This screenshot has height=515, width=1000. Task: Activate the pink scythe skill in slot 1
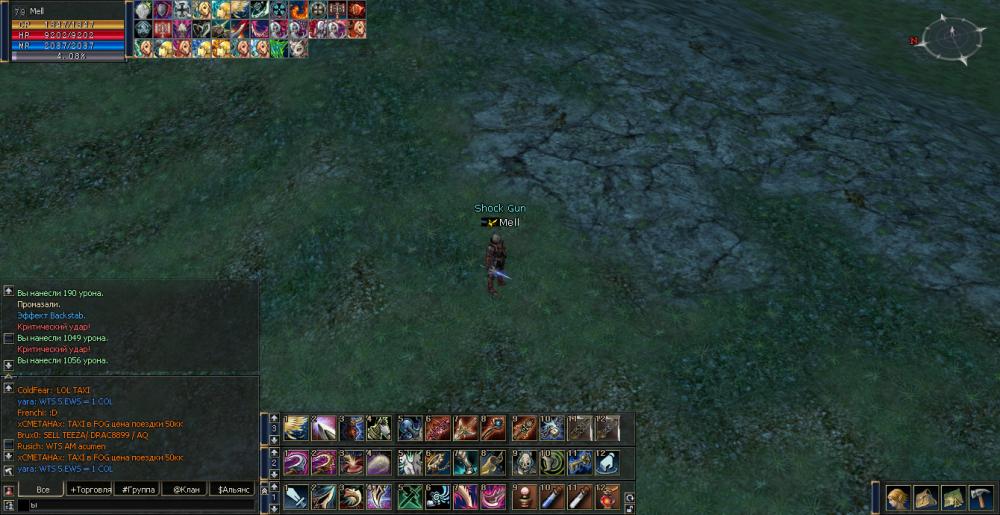tap(296, 462)
